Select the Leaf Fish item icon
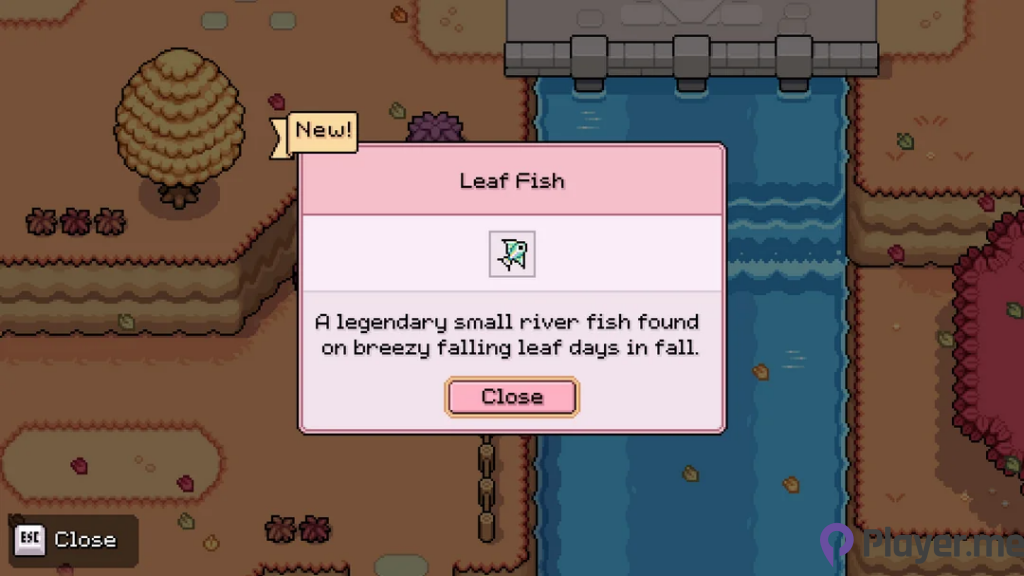Image resolution: width=1024 pixels, height=576 pixels. [x=512, y=254]
